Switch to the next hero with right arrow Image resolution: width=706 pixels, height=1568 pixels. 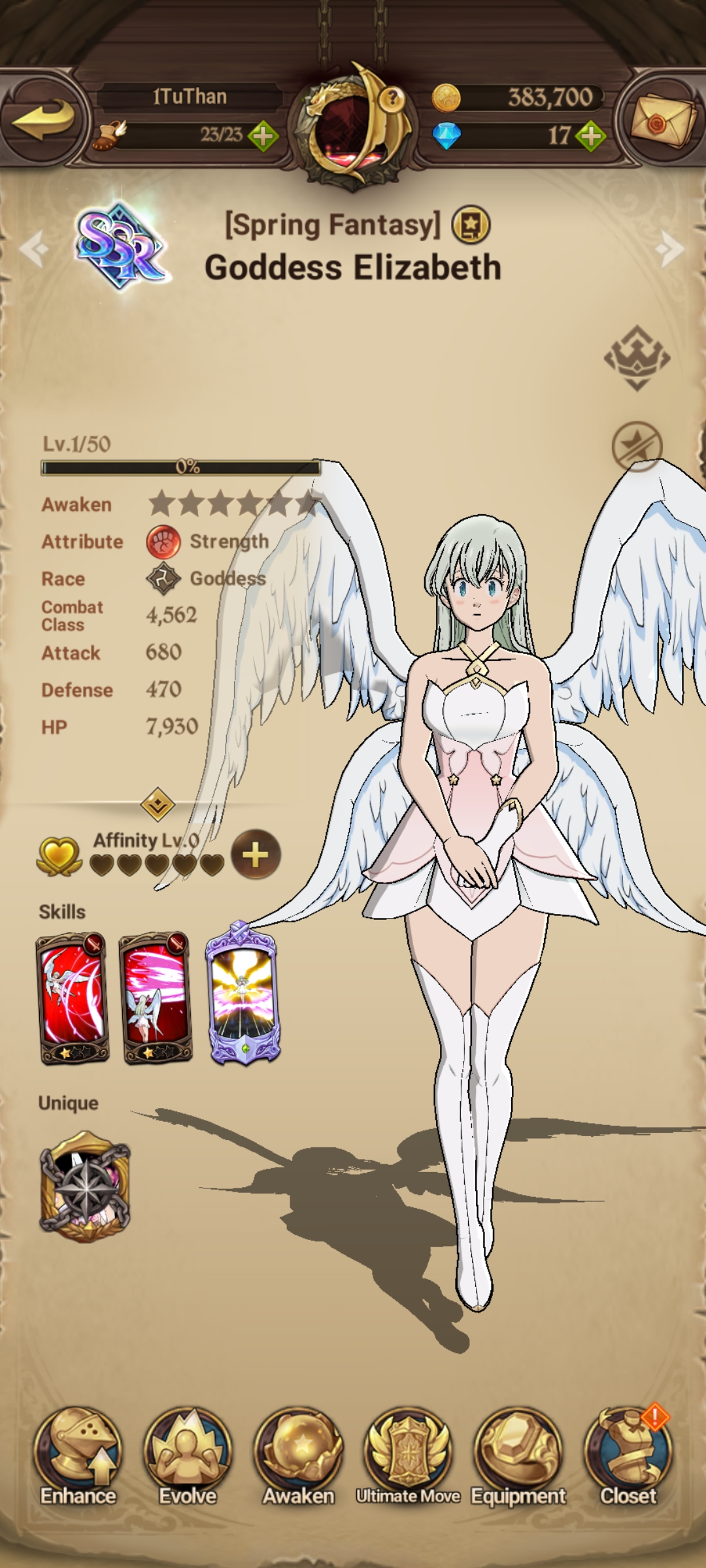tap(671, 248)
